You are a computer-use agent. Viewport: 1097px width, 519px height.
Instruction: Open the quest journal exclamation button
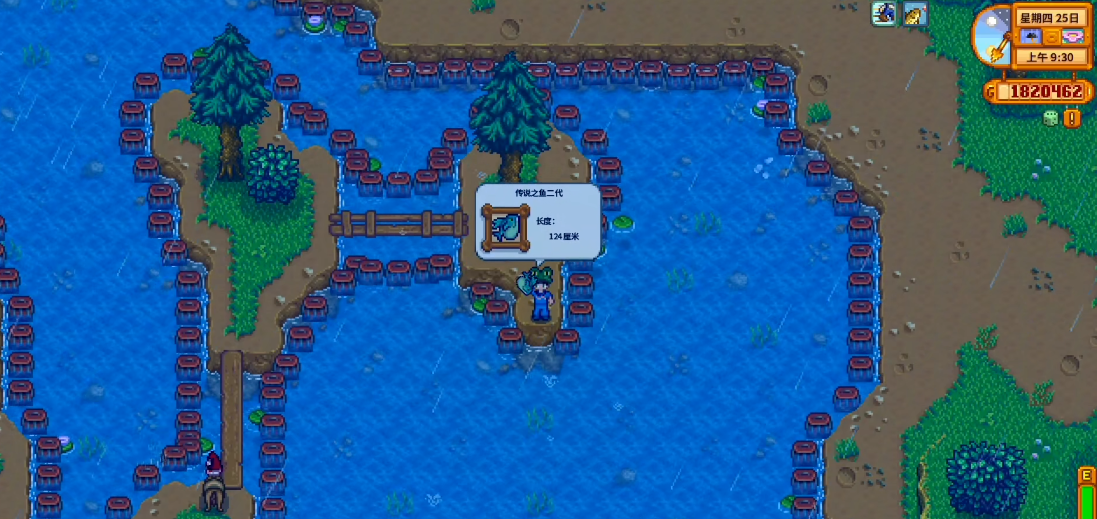[x=1072, y=118]
